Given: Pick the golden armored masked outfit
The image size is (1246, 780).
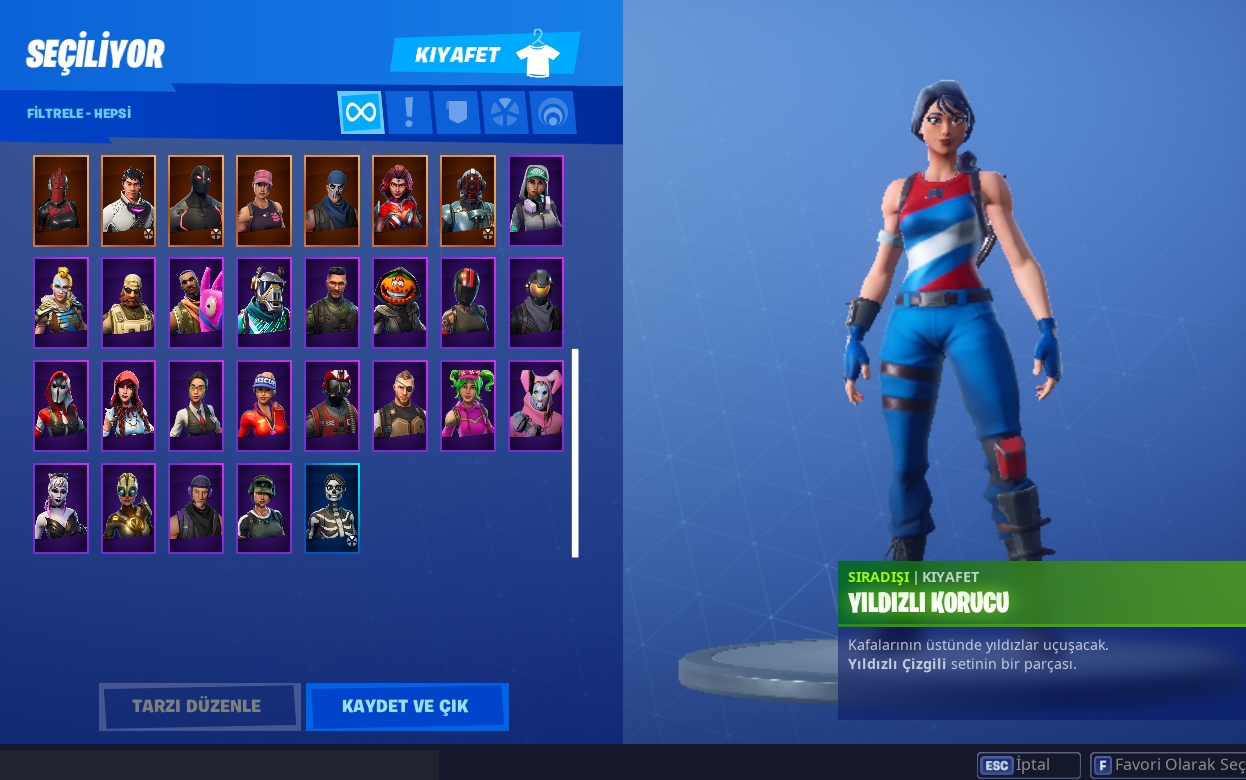Looking at the screenshot, I should [128, 508].
